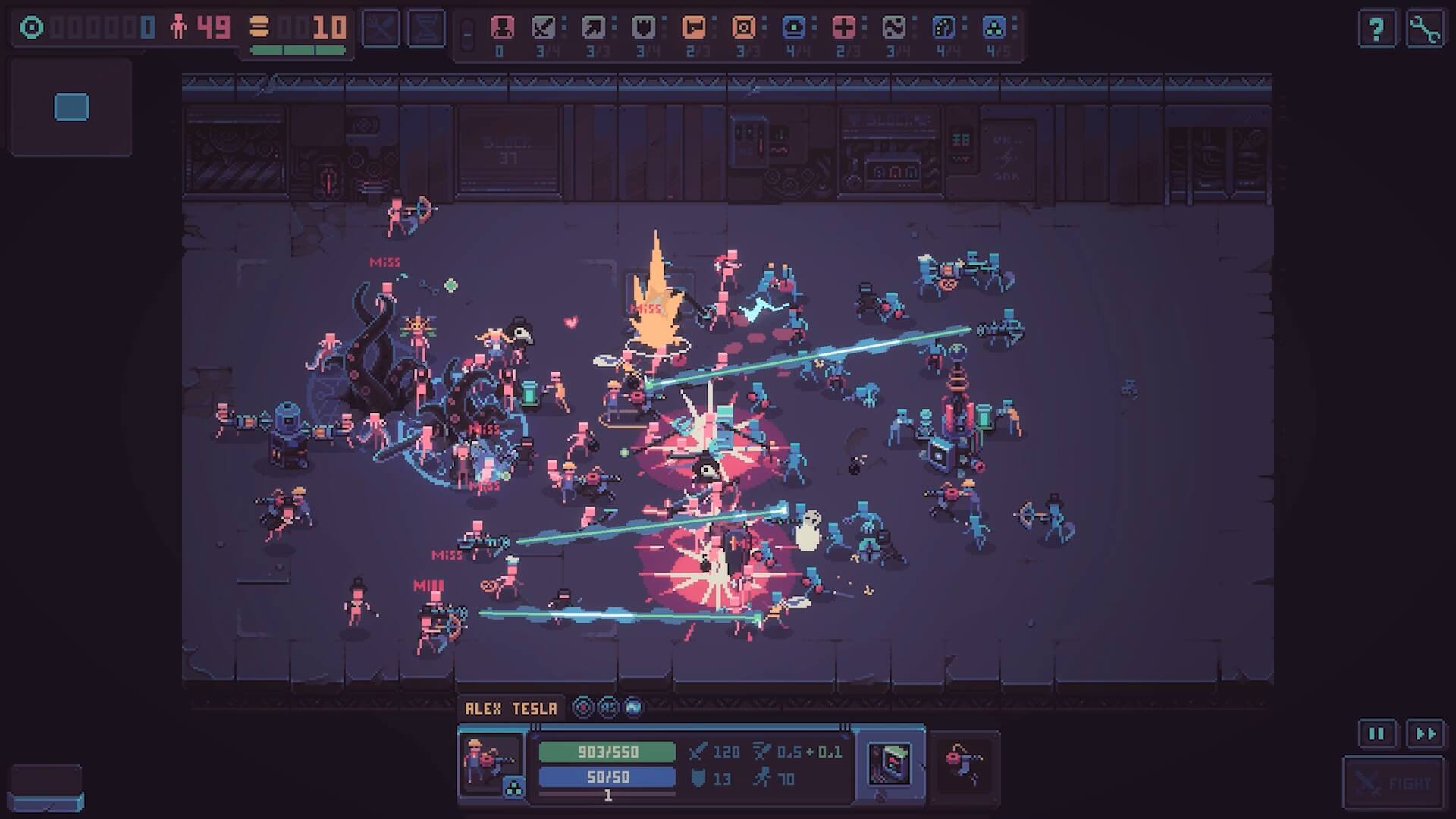Select the blue triple-circle class icon
Image resolution: width=1456 pixels, height=819 pixels.
click(x=993, y=29)
